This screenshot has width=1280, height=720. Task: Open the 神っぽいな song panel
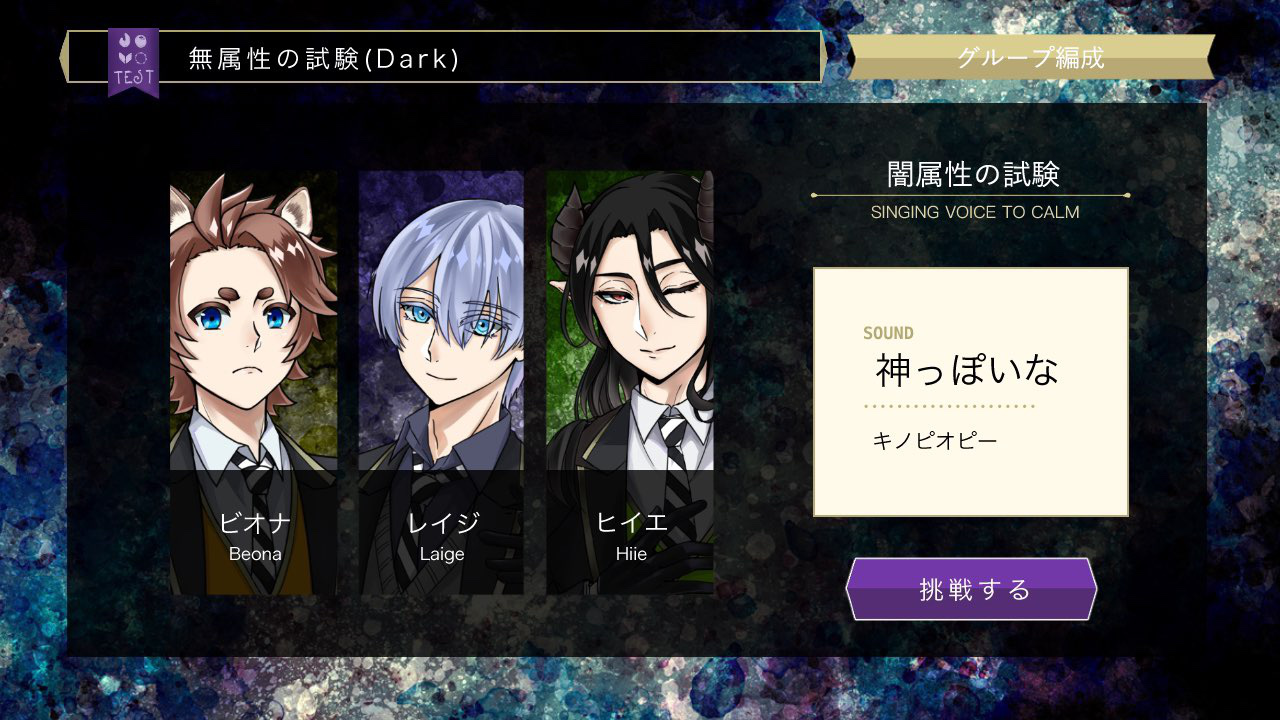(x=970, y=392)
